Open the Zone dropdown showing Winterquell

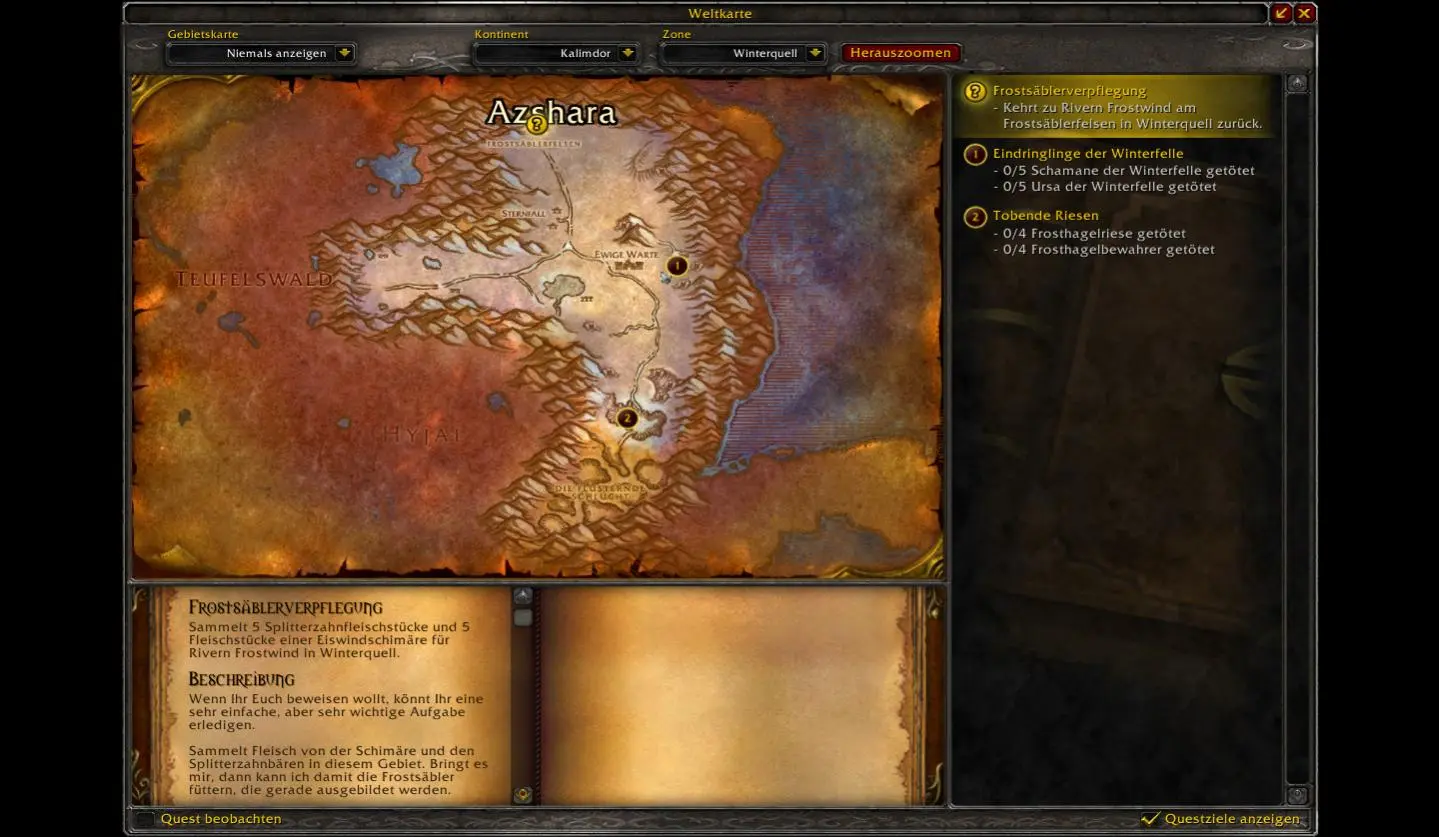pyautogui.click(x=815, y=53)
